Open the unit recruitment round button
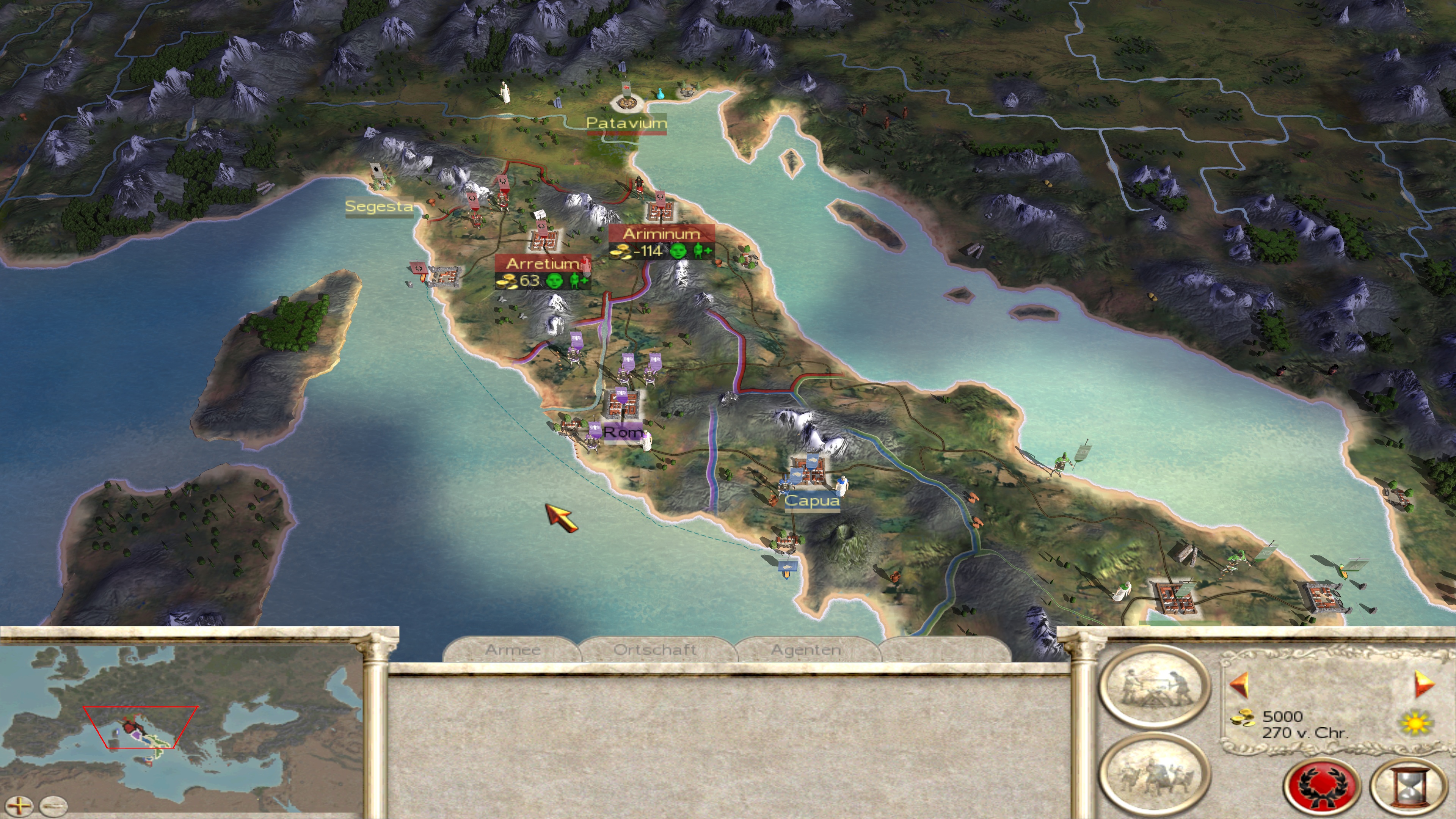 click(x=1154, y=774)
